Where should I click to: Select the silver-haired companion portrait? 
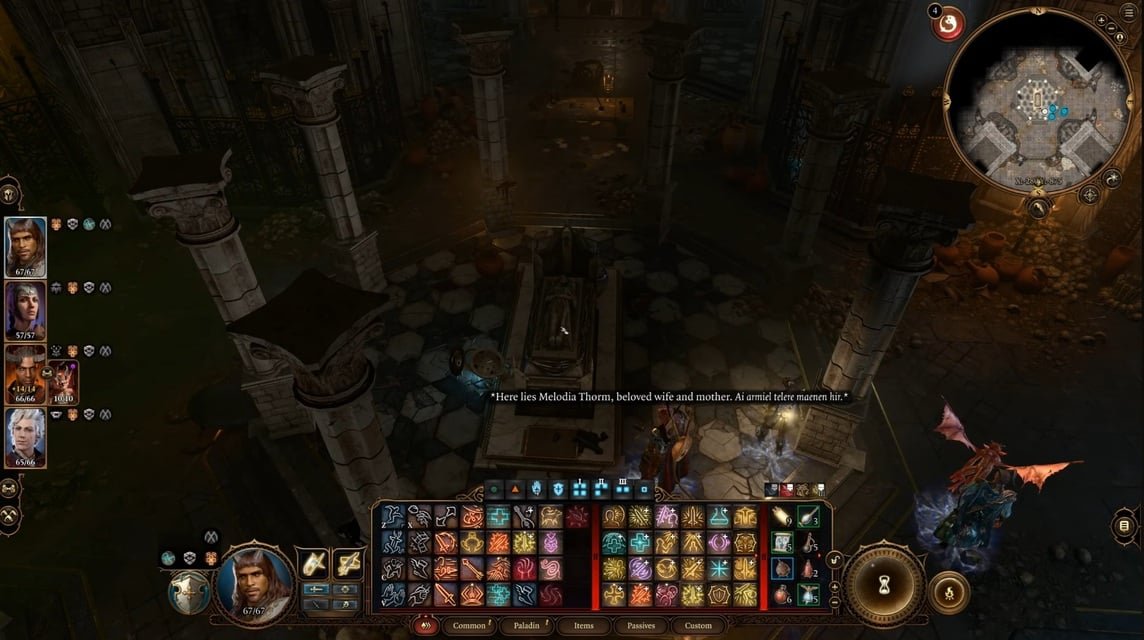(25, 438)
